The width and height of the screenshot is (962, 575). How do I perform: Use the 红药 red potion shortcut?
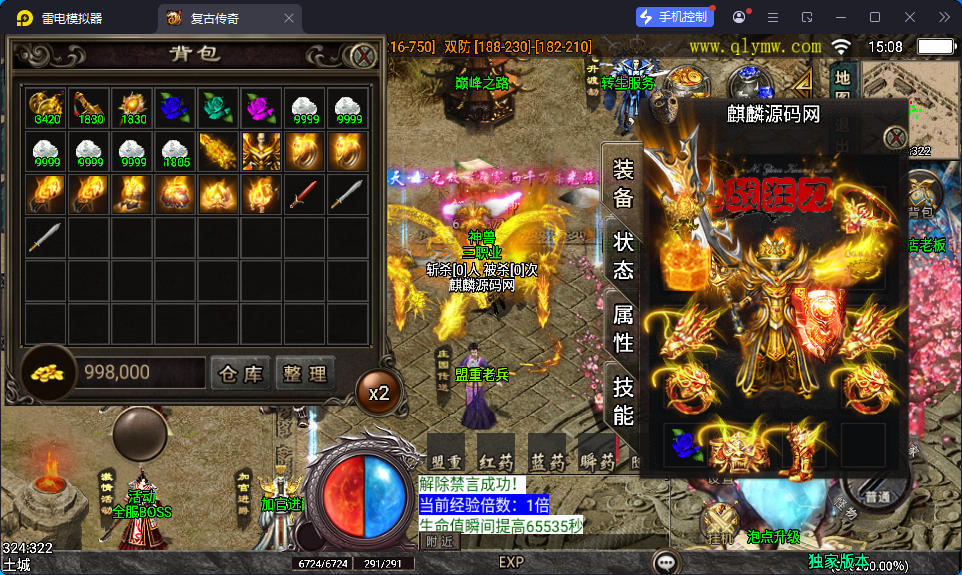coord(495,453)
